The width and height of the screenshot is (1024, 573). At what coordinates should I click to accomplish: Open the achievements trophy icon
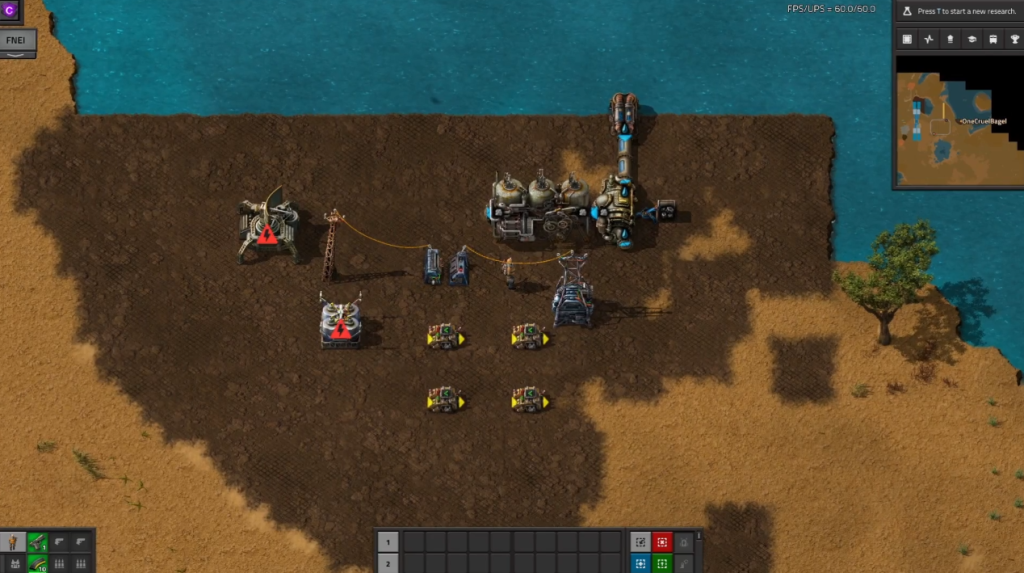tap(1013, 39)
